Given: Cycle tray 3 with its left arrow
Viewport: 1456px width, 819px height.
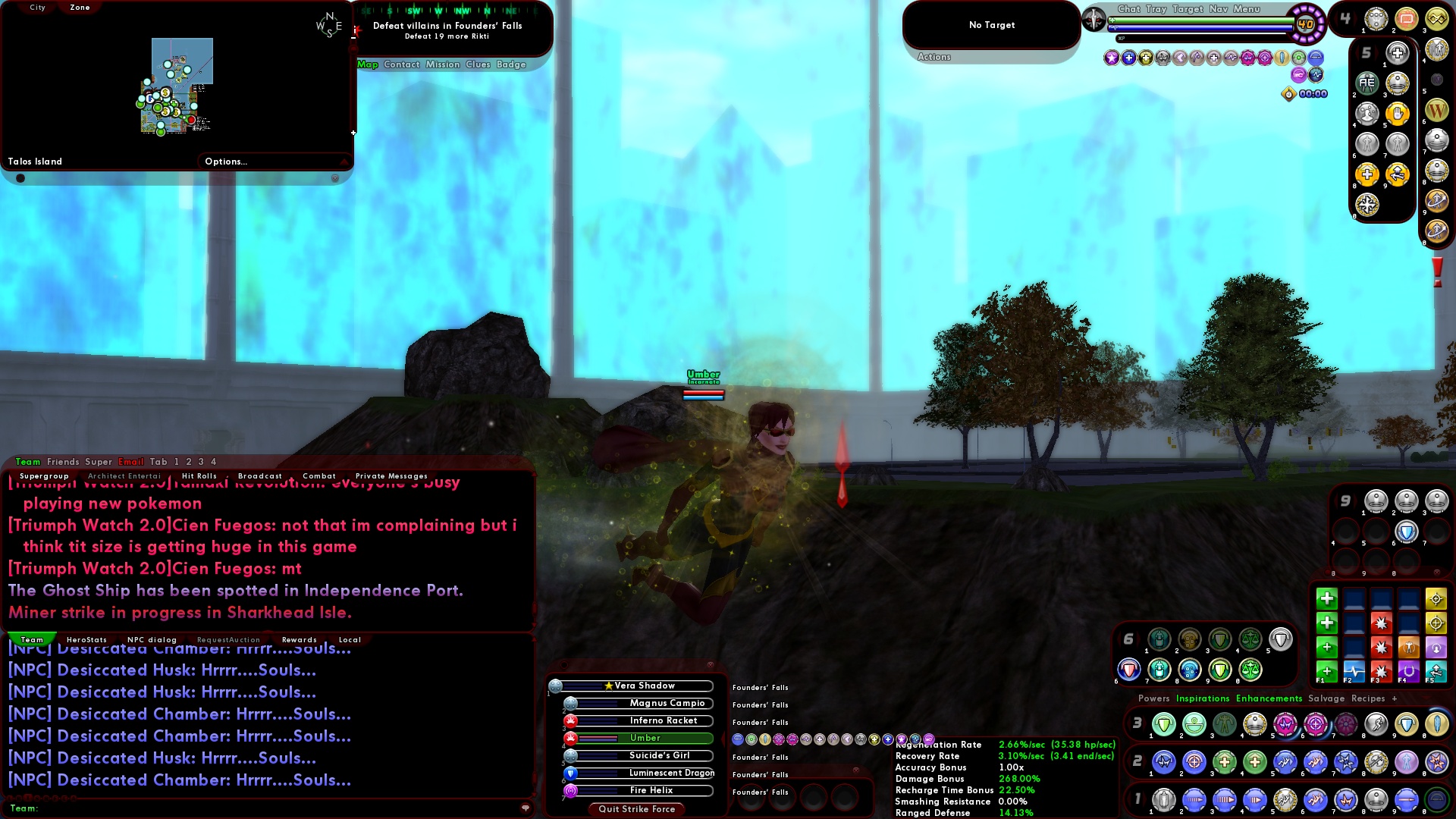Looking at the screenshot, I should pos(1127,723).
